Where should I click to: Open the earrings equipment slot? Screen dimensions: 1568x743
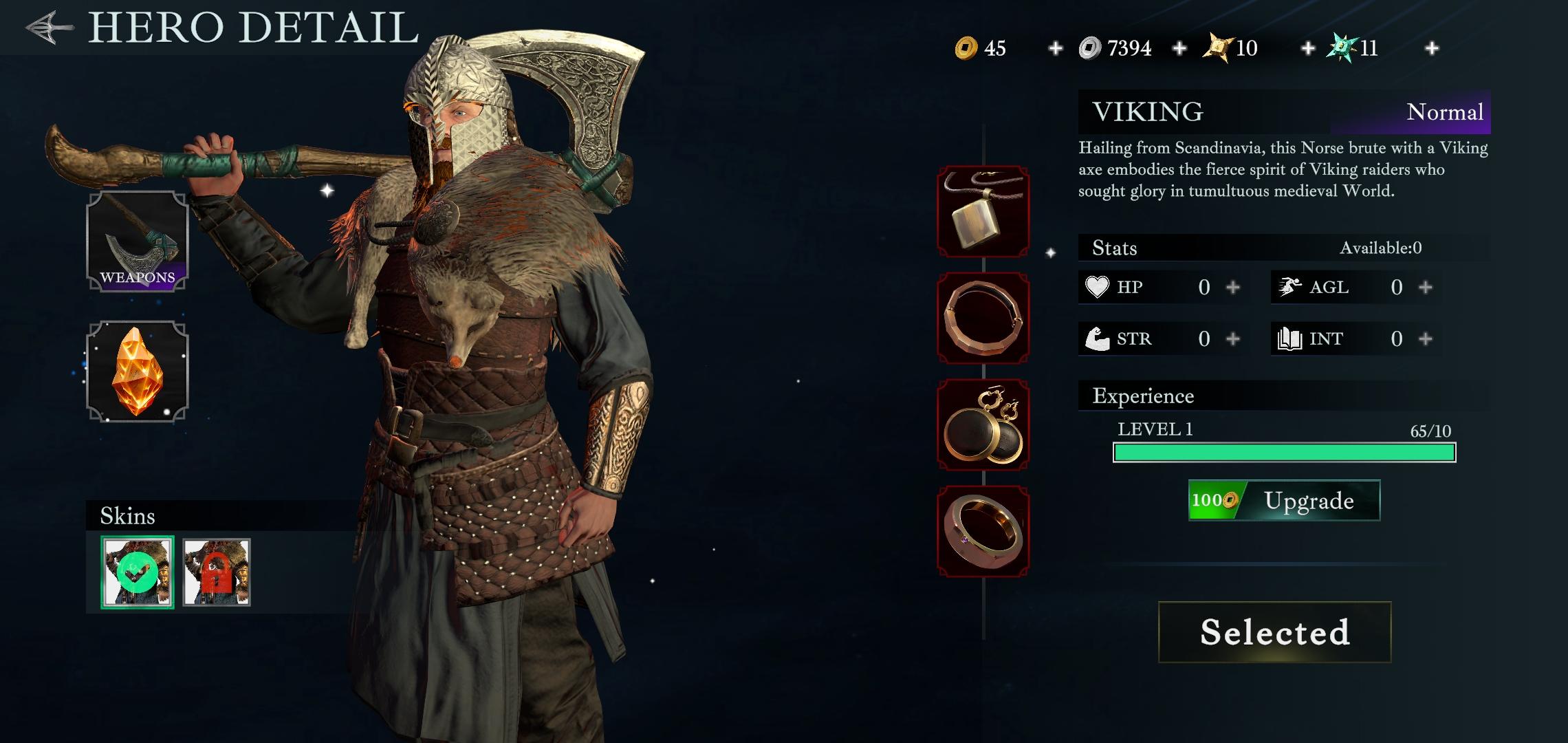[x=983, y=424]
